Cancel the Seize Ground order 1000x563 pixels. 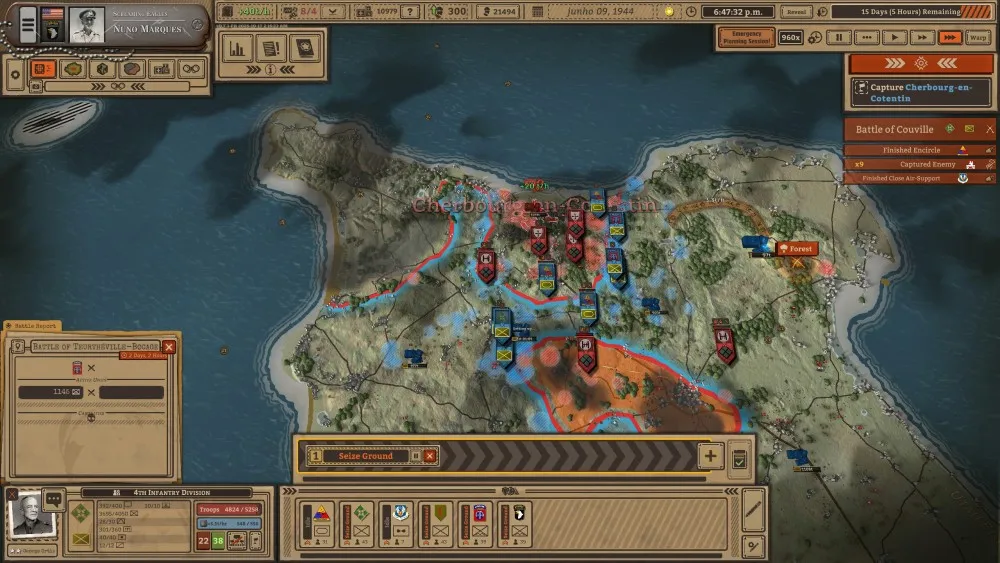[430, 456]
